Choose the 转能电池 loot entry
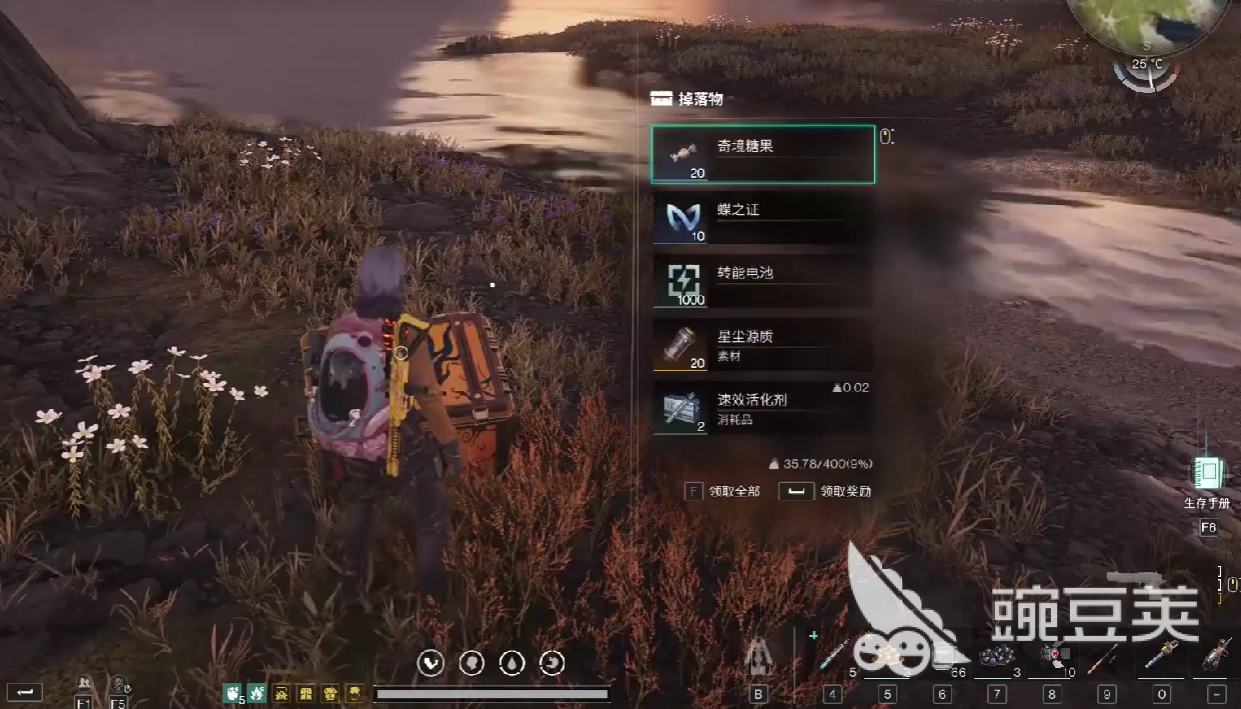 pyautogui.click(x=763, y=281)
